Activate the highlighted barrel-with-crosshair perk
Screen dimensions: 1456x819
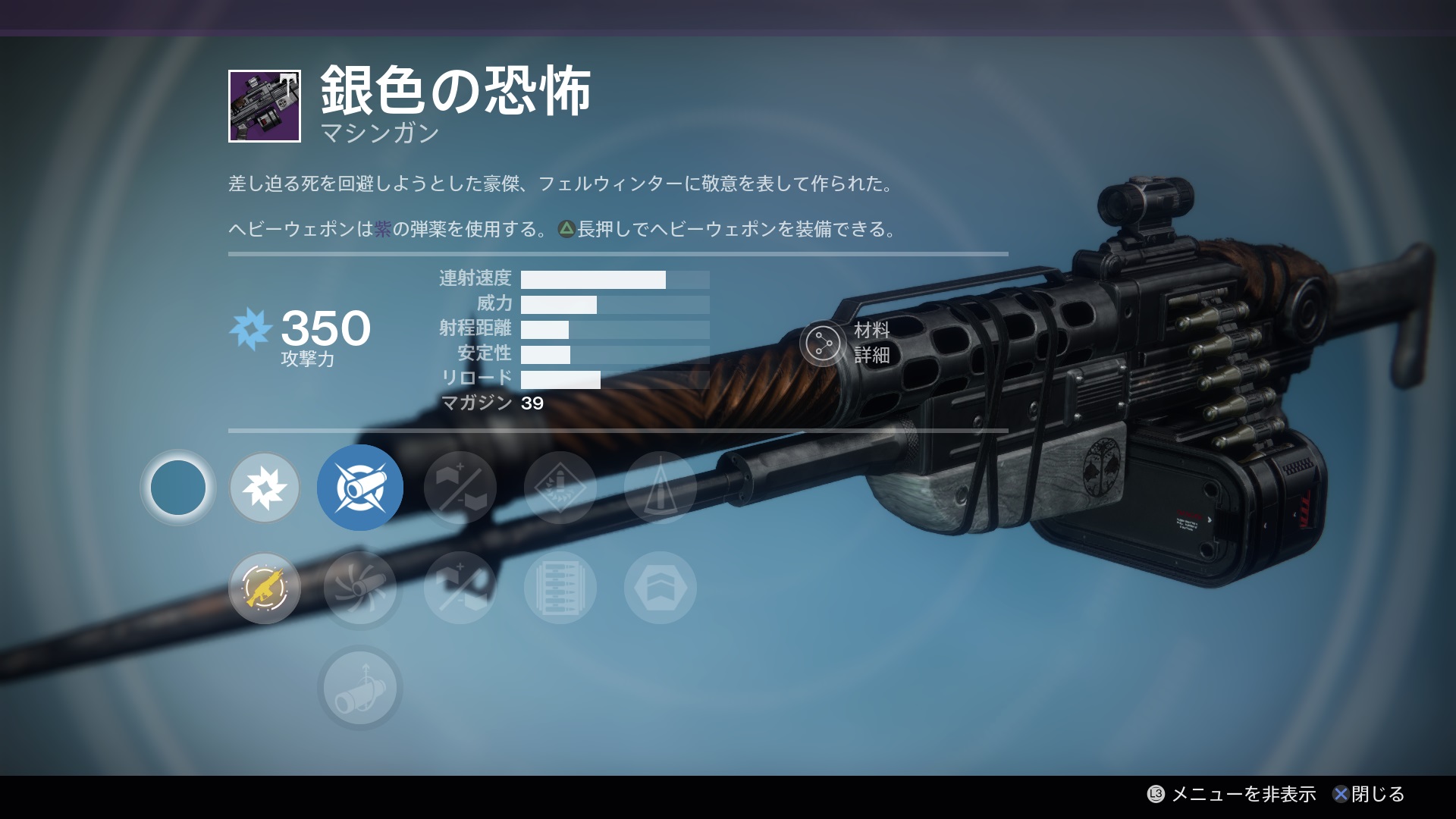(x=360, y=488)
